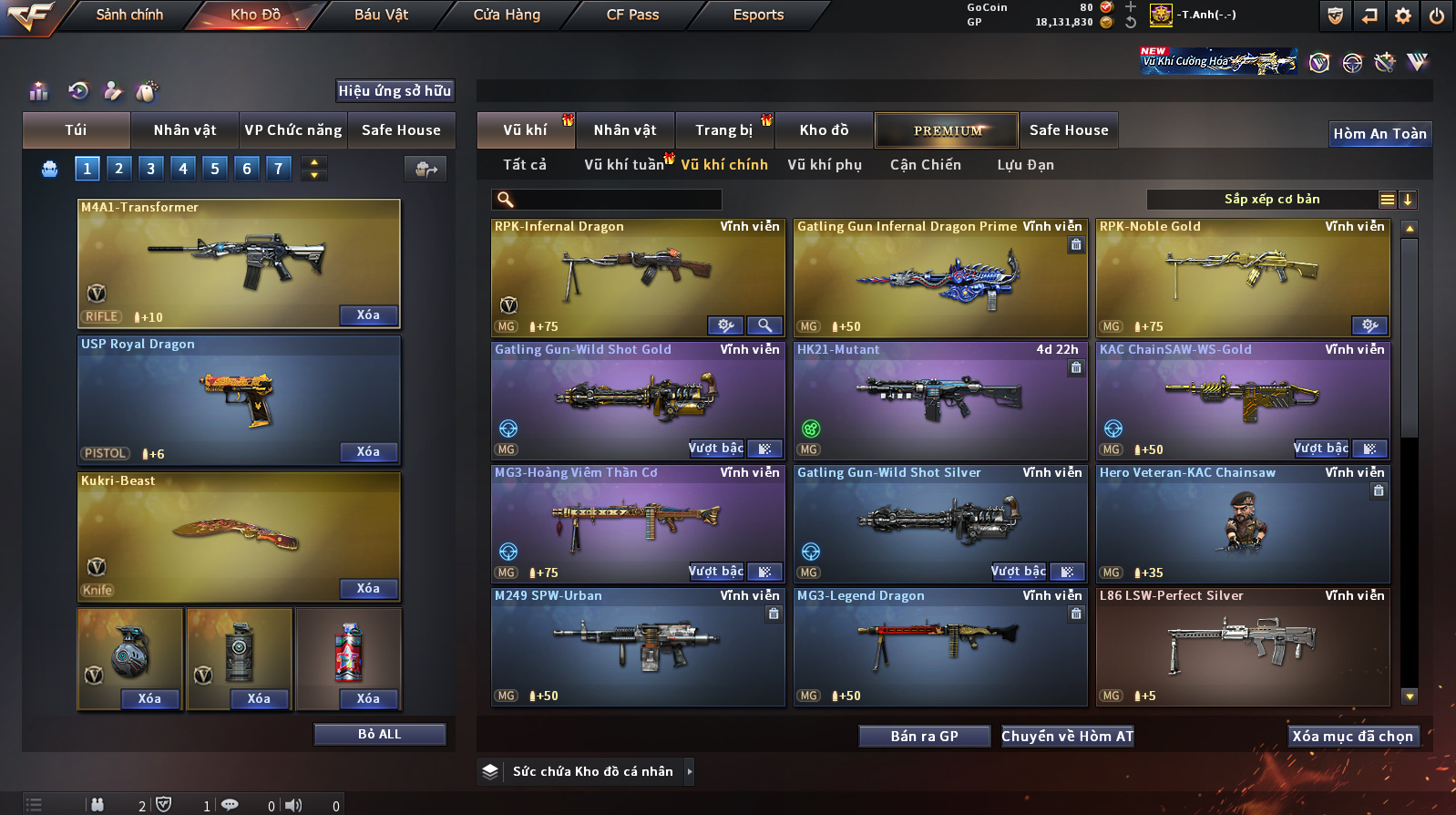
Task: Show the Vũ khí phụ category
Action: [x=825, y=165]
